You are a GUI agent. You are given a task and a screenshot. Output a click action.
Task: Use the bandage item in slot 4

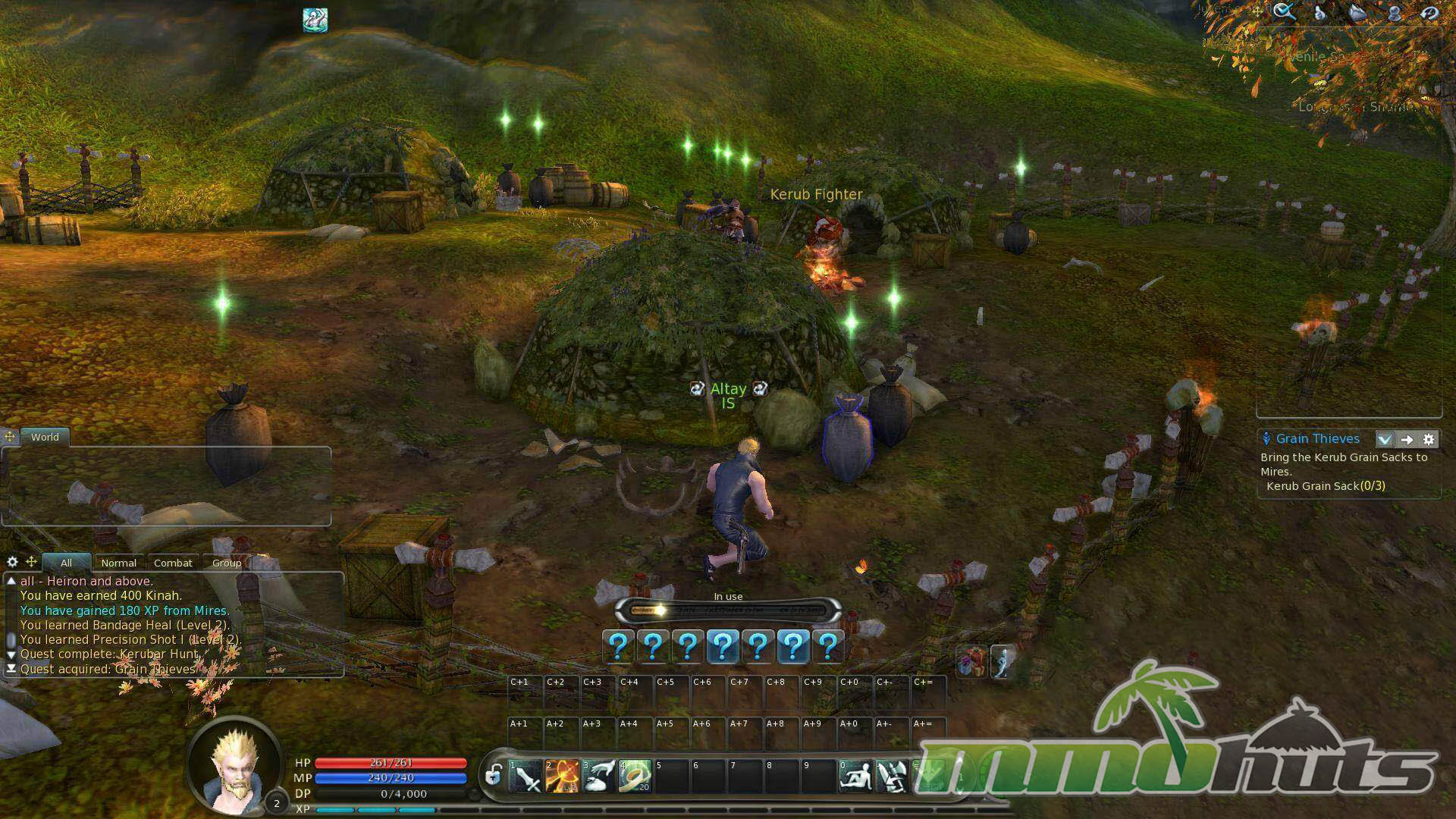tap(635, 776)
